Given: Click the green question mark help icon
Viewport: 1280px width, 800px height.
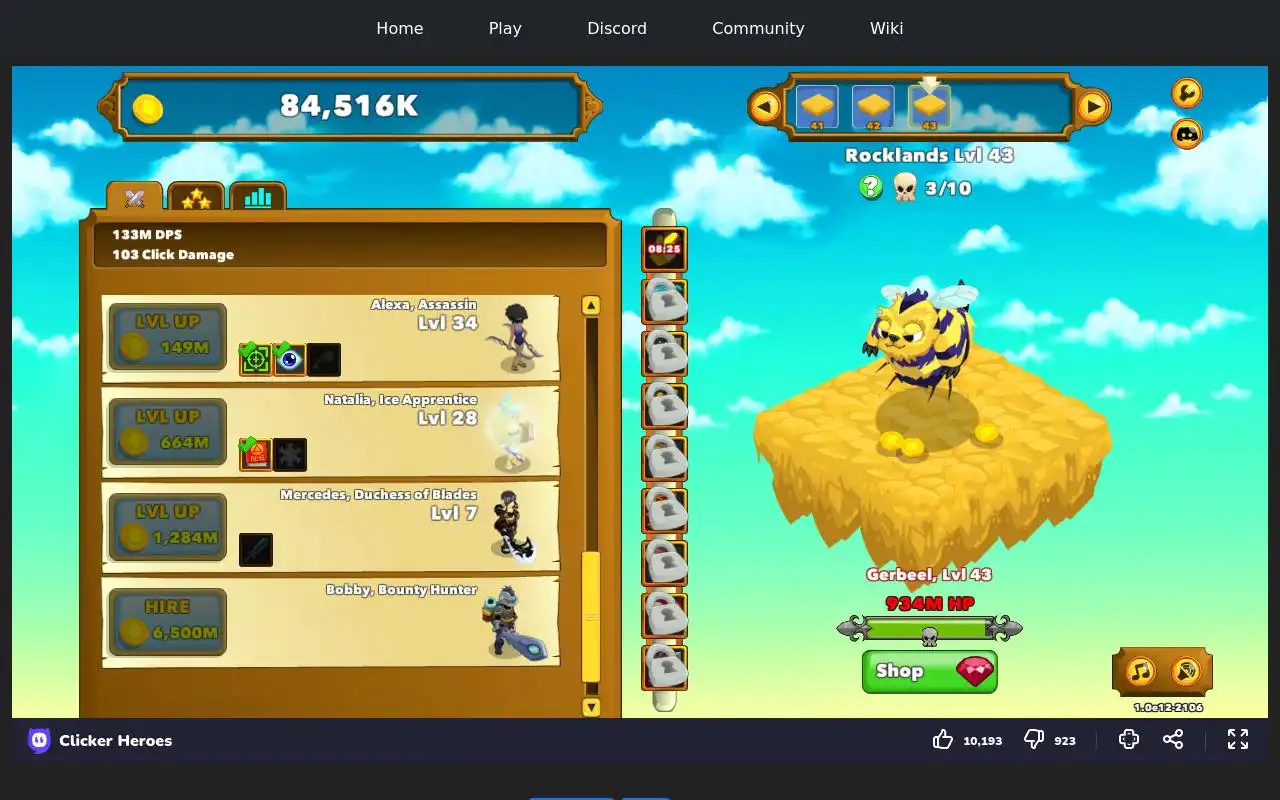Looking at the screenshot, I should [x=871, y=187].
